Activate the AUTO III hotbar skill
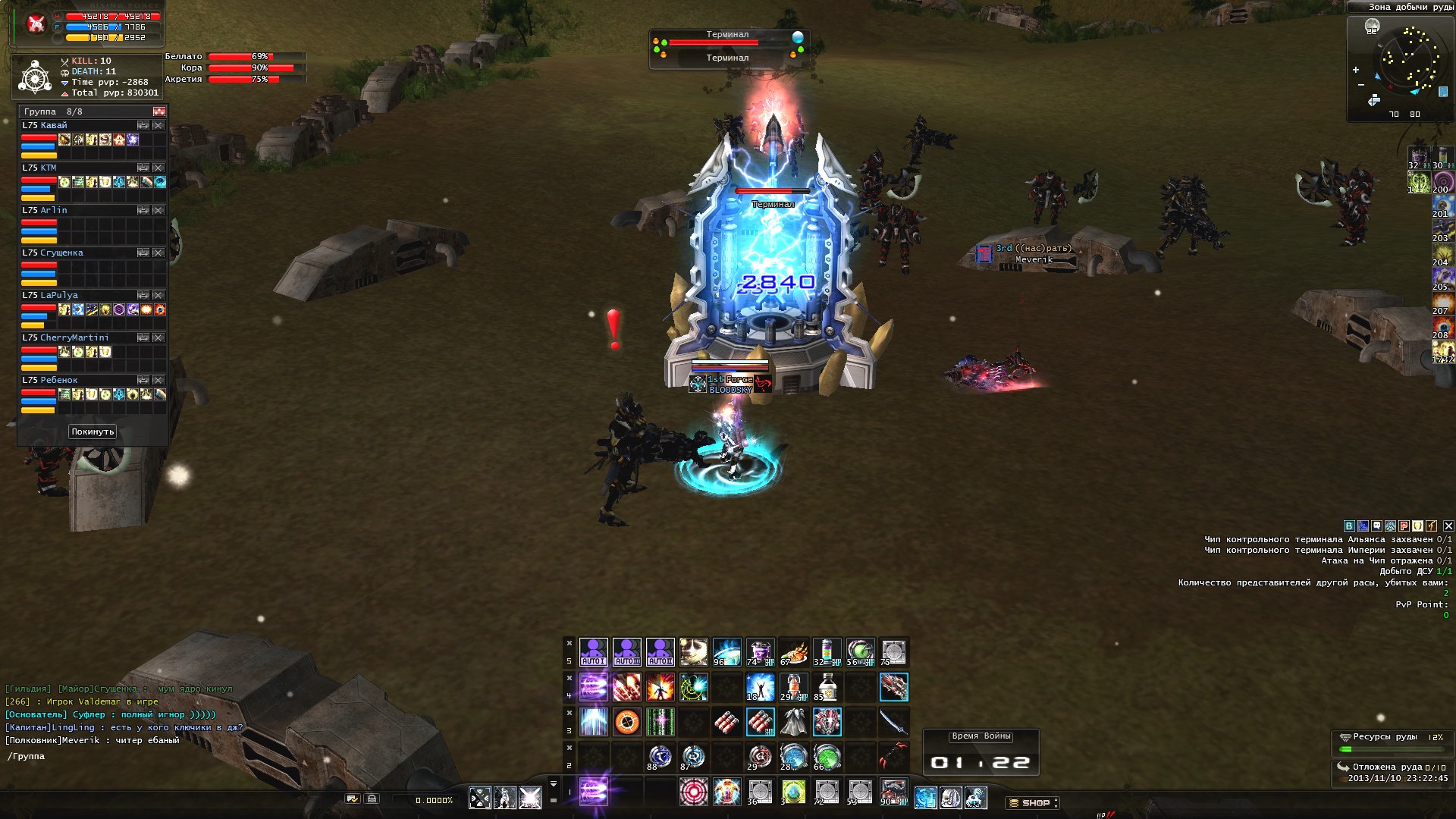Viewport: 1456px width, 819px height. click(626, 652)
